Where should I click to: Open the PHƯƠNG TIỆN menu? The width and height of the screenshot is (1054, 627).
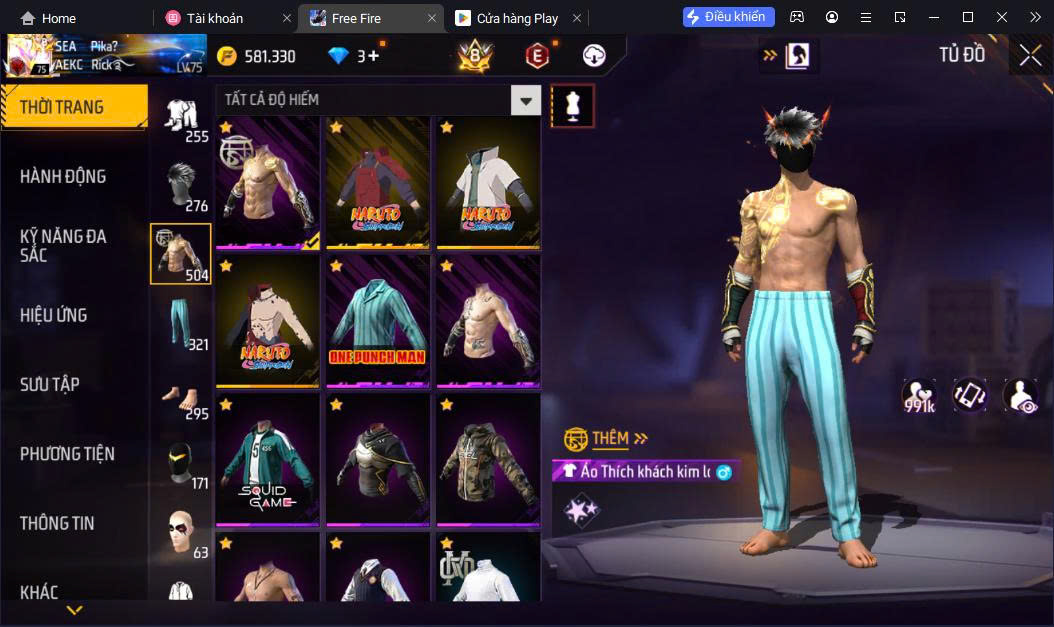pyautogui.click(x=67, y=454)
